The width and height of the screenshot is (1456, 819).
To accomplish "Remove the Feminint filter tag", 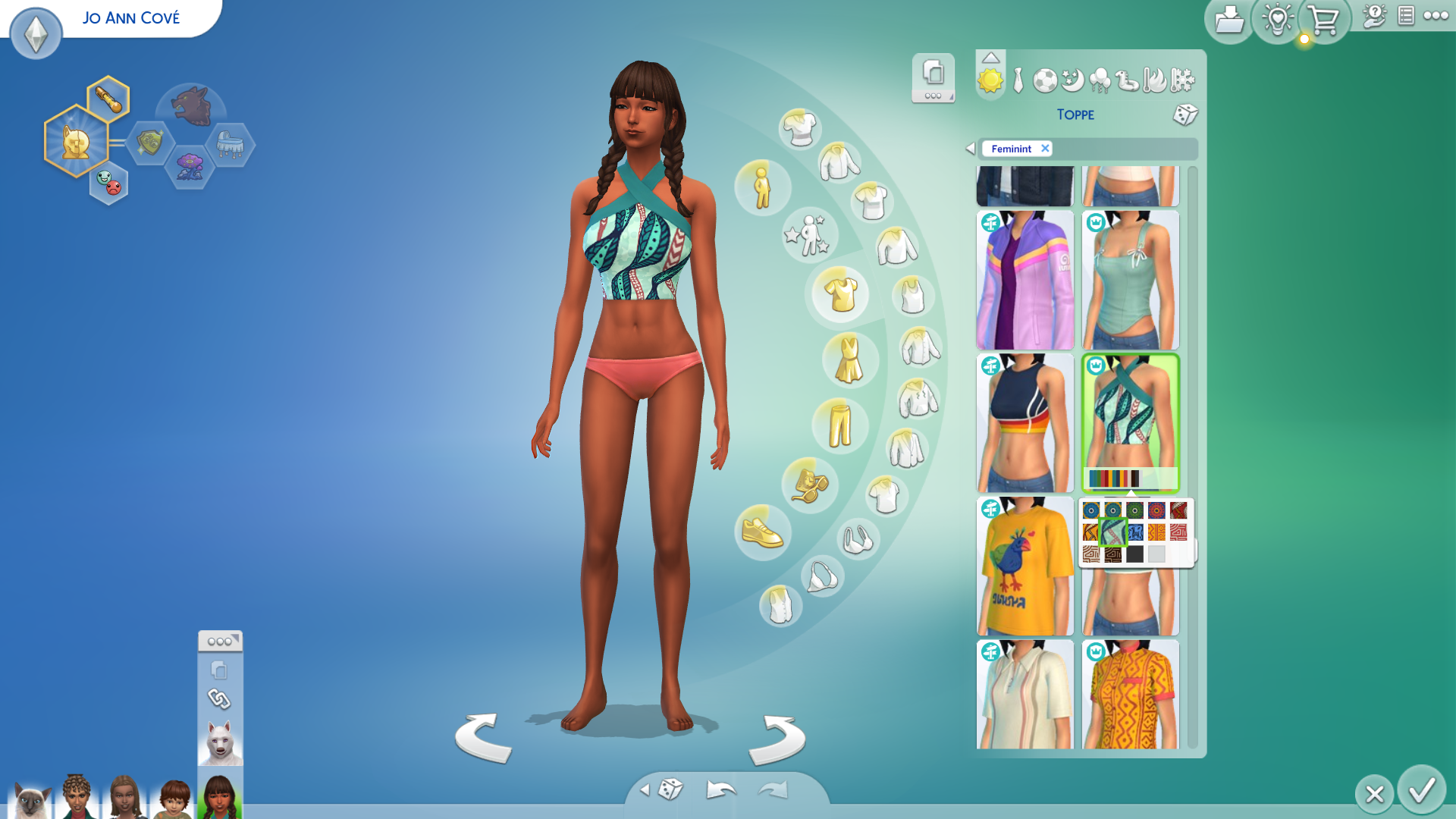I will click(x=1045, y=149).
